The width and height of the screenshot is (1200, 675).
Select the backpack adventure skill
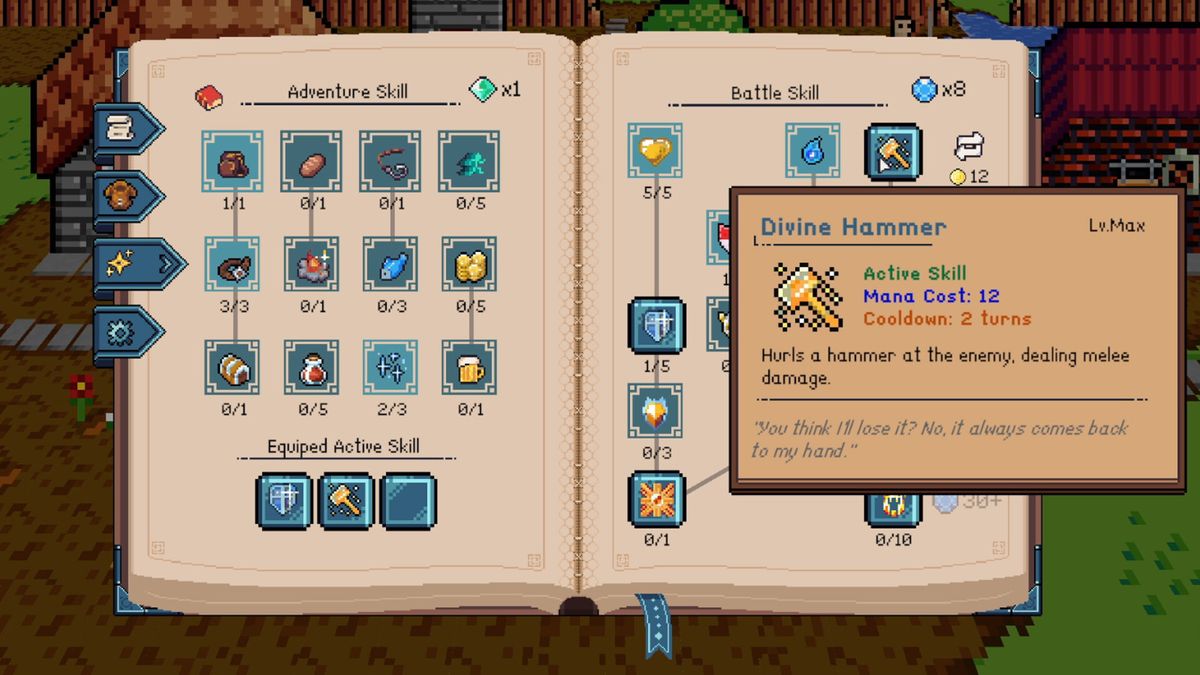232,160
